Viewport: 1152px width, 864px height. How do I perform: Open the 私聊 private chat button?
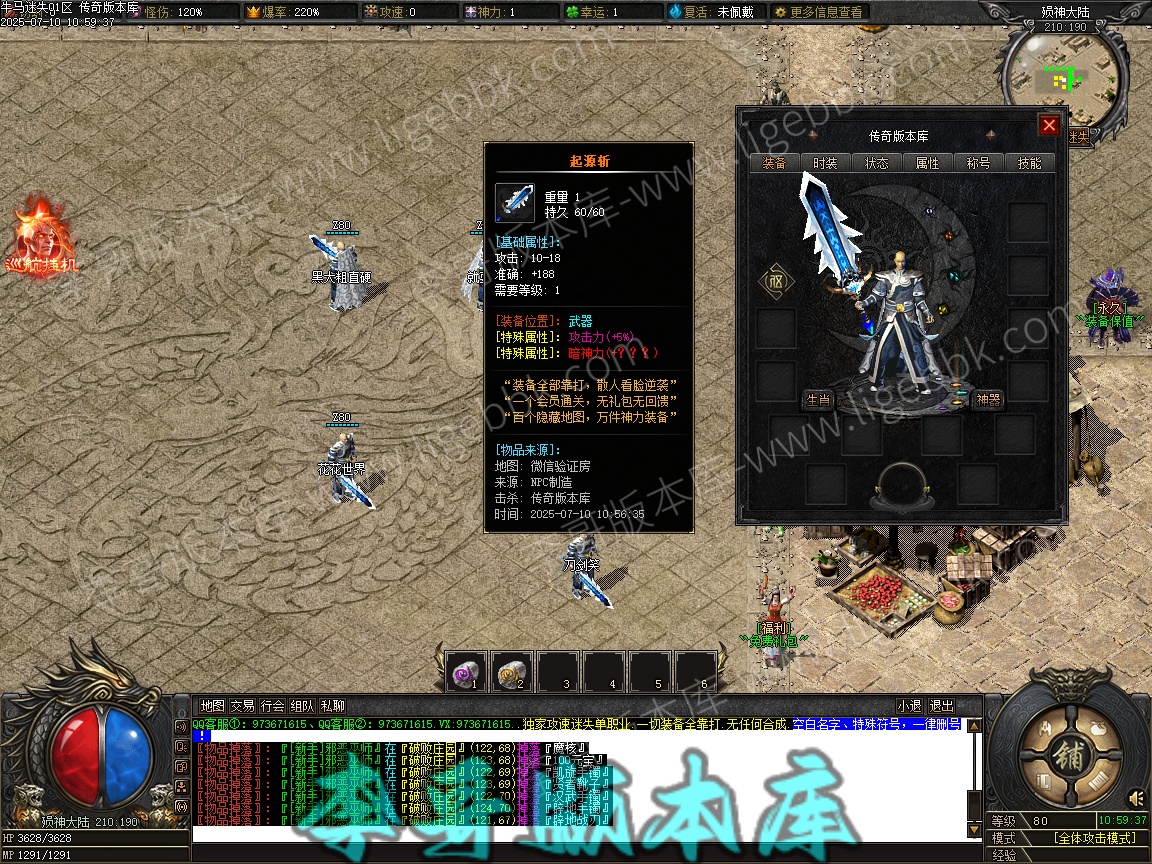(x=333, y=706)
